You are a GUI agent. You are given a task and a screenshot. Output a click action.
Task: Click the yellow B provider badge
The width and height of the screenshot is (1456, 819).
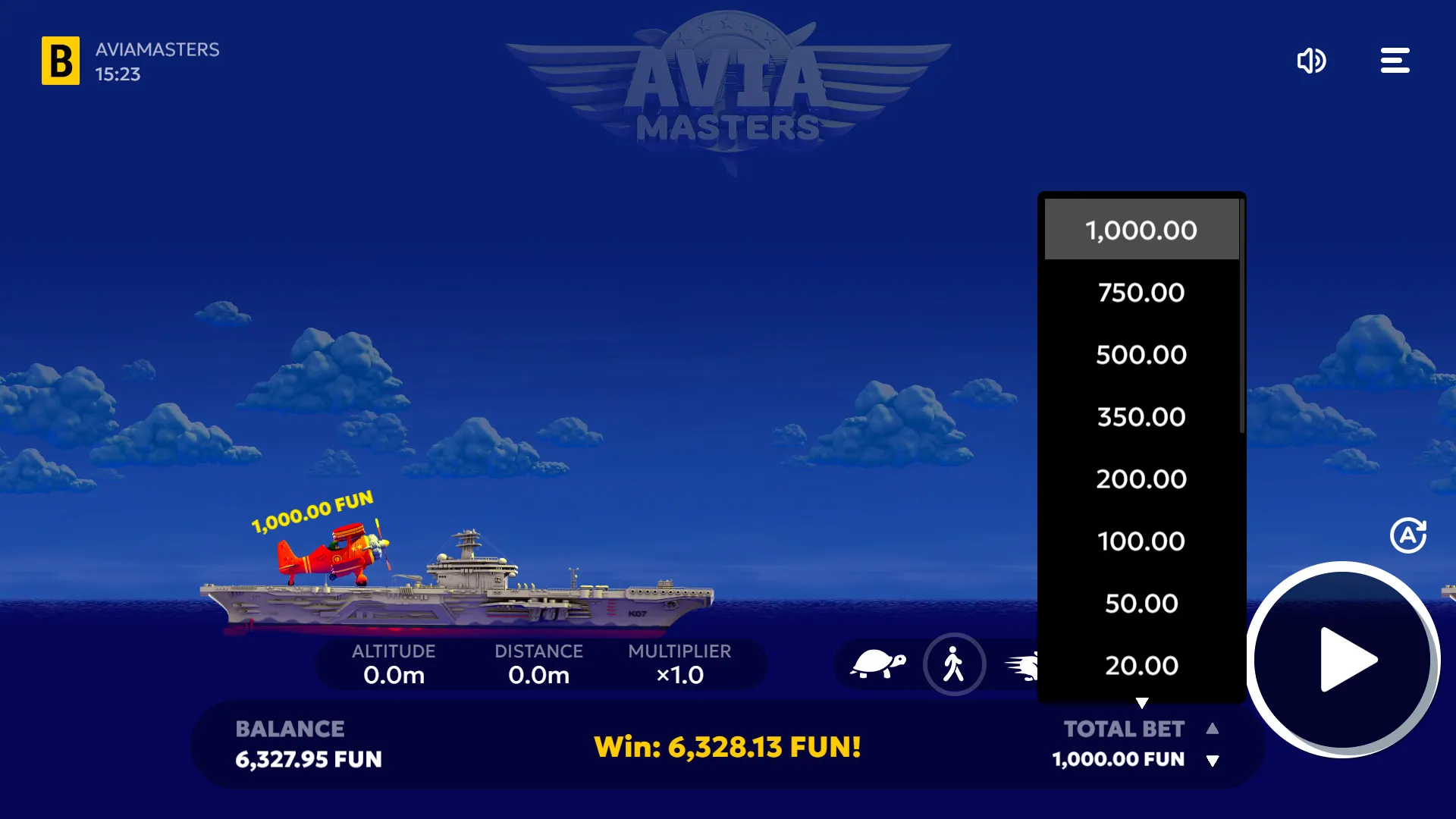[61, 61]
